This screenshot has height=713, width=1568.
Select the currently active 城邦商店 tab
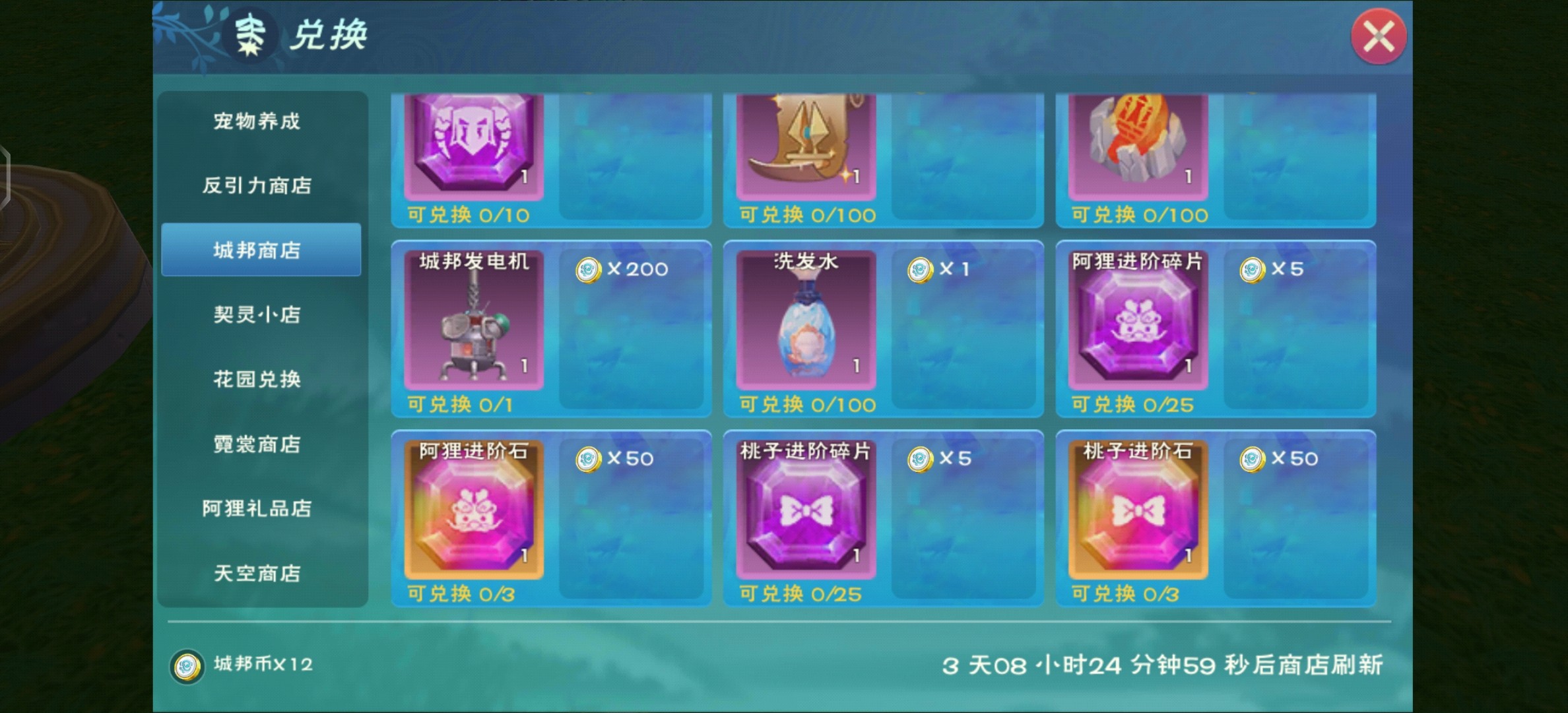tap(260, 251)
